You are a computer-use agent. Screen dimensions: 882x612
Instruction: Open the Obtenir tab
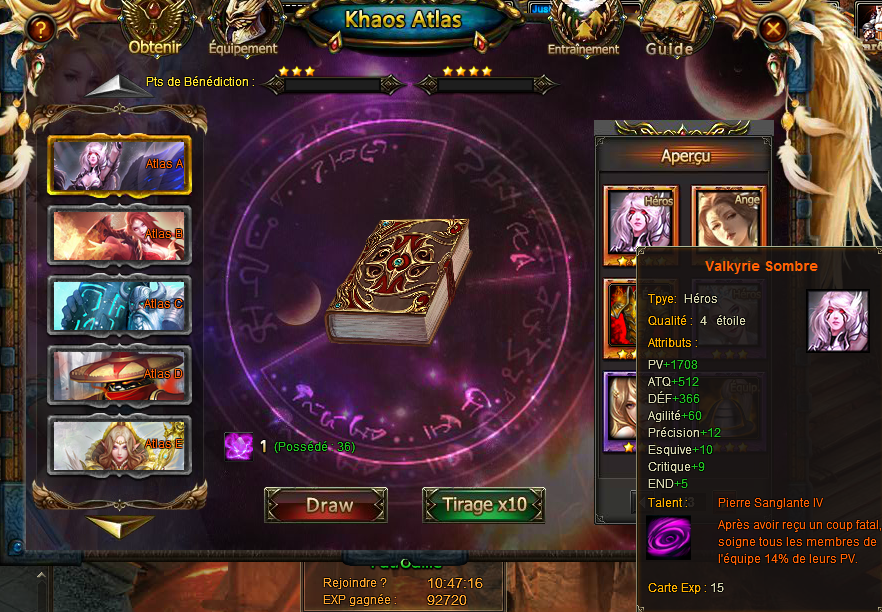(155, 30)
